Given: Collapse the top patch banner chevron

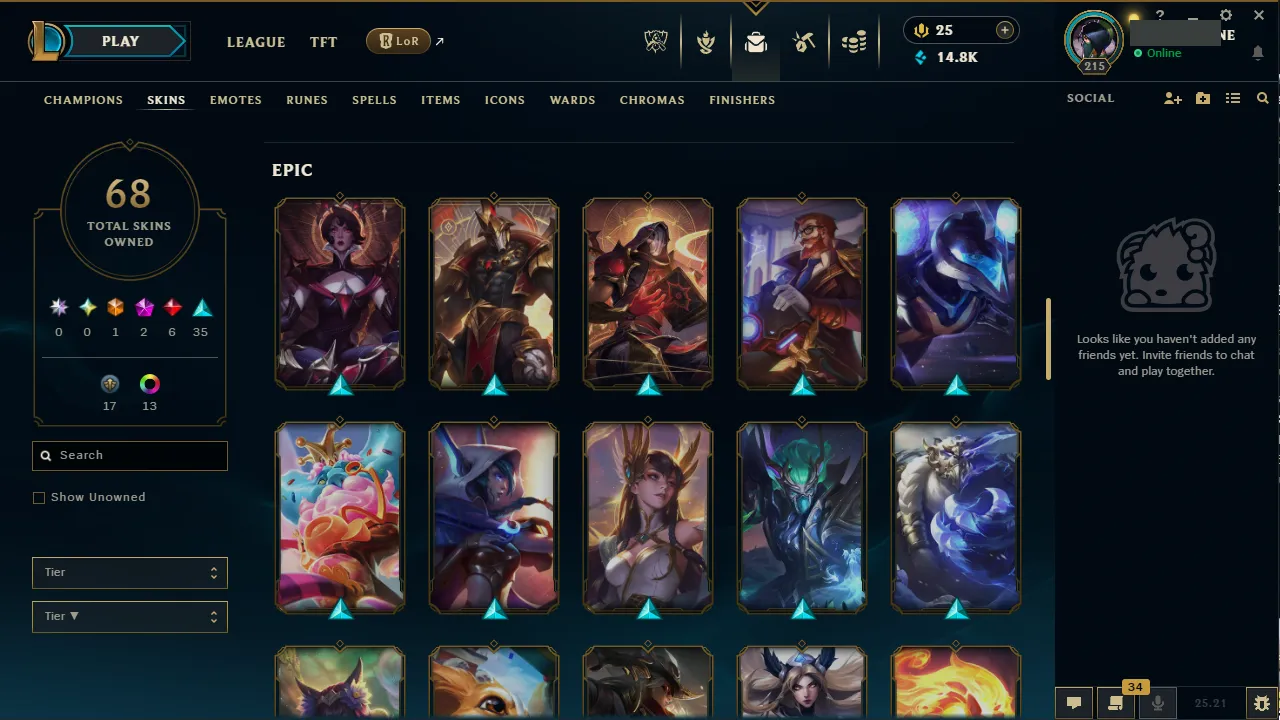Looking at the screenshot, I should click(755, 7).
